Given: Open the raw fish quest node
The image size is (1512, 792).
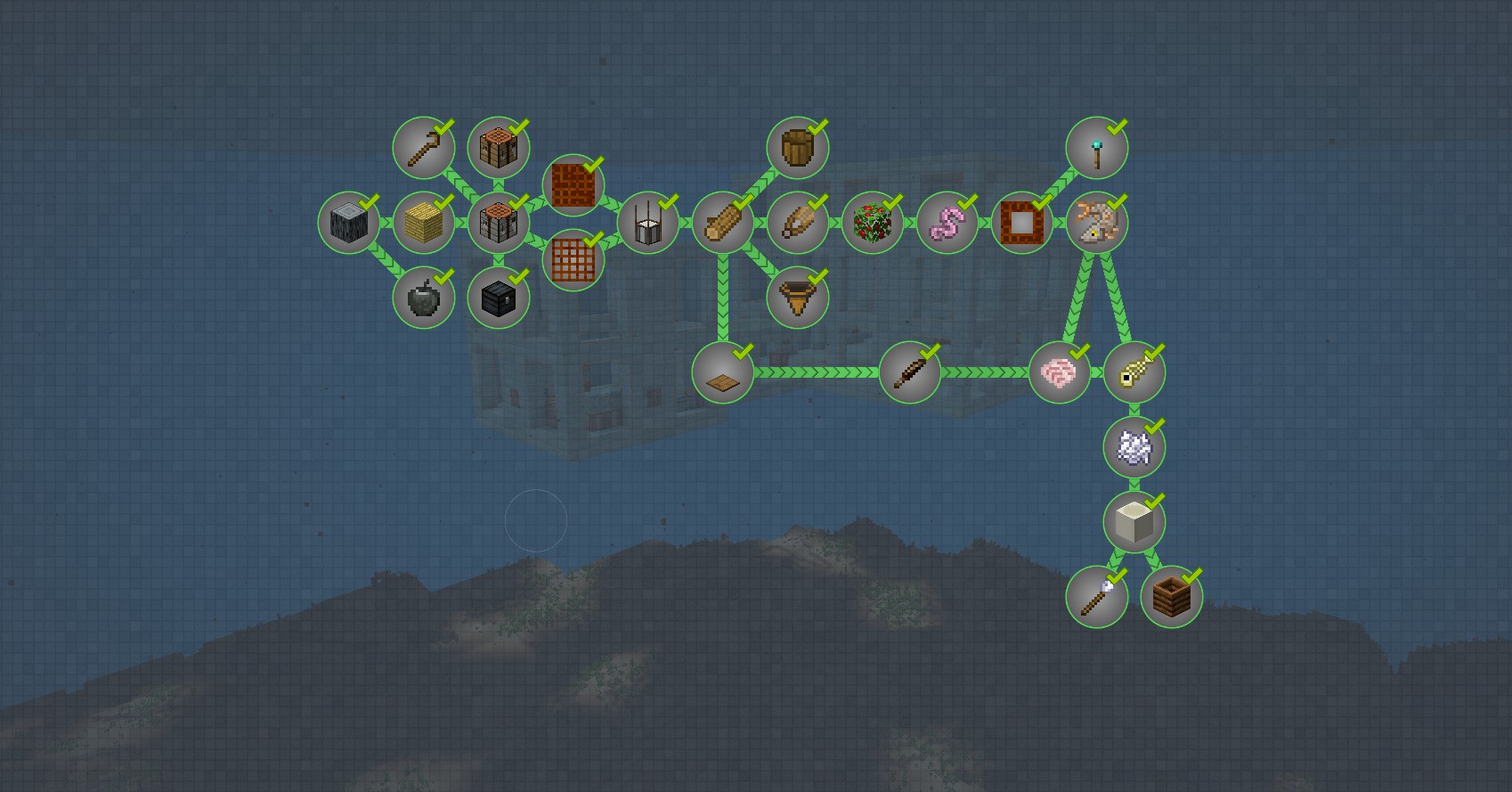Looking at the screenshot, I should [x=1097, y=223].
